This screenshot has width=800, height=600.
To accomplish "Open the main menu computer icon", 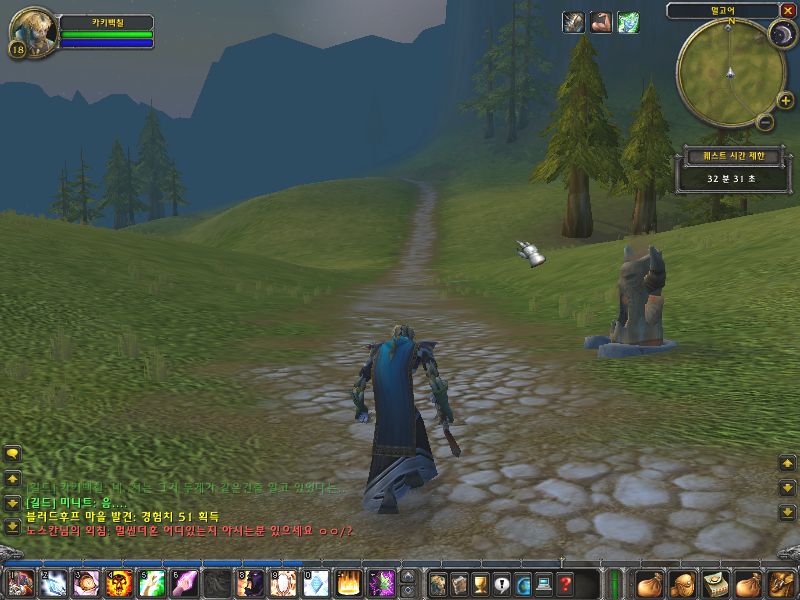I will (543, 582).
